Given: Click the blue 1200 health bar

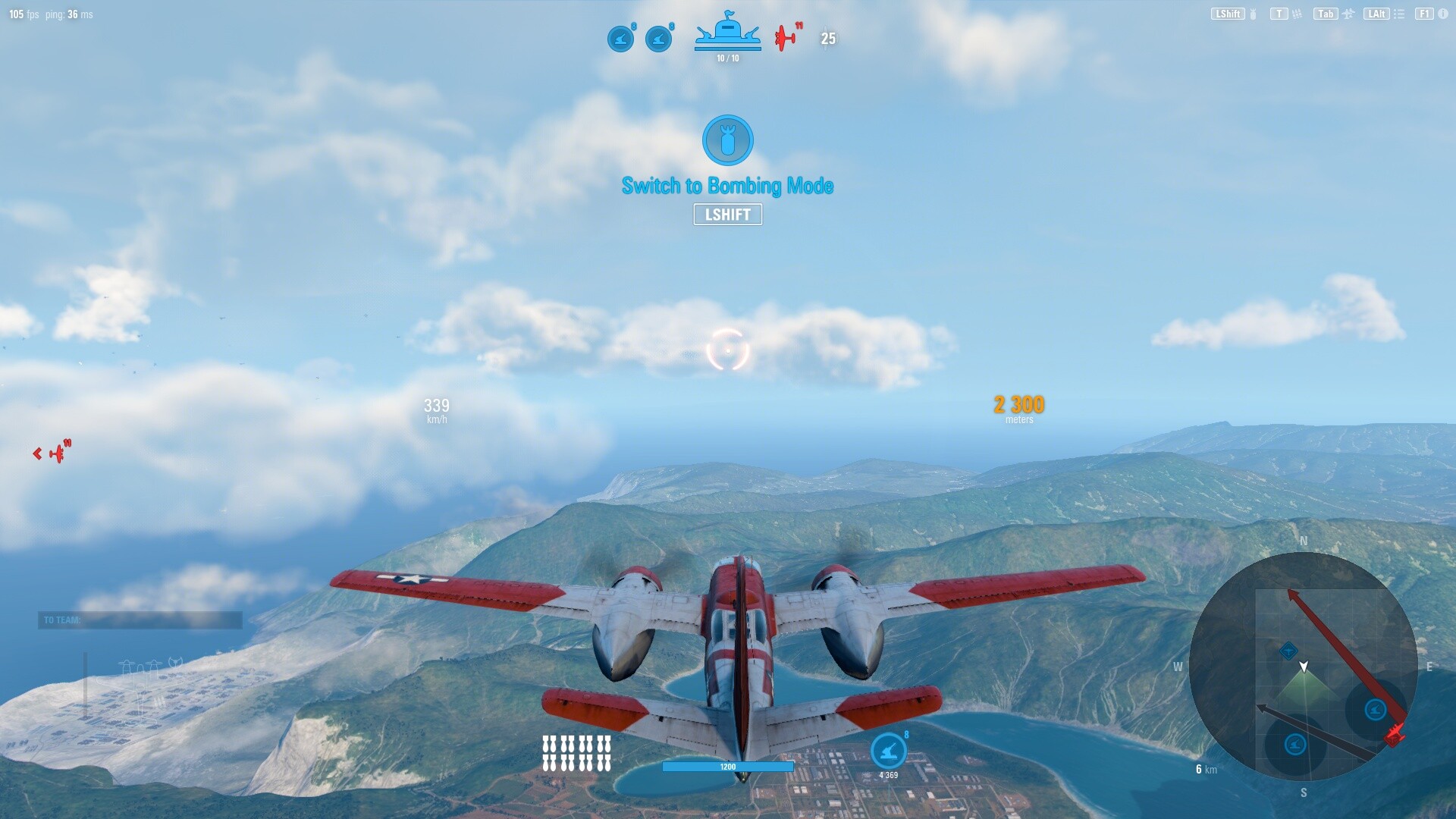Looking at the screenshot, I should [x=727, y=767].
